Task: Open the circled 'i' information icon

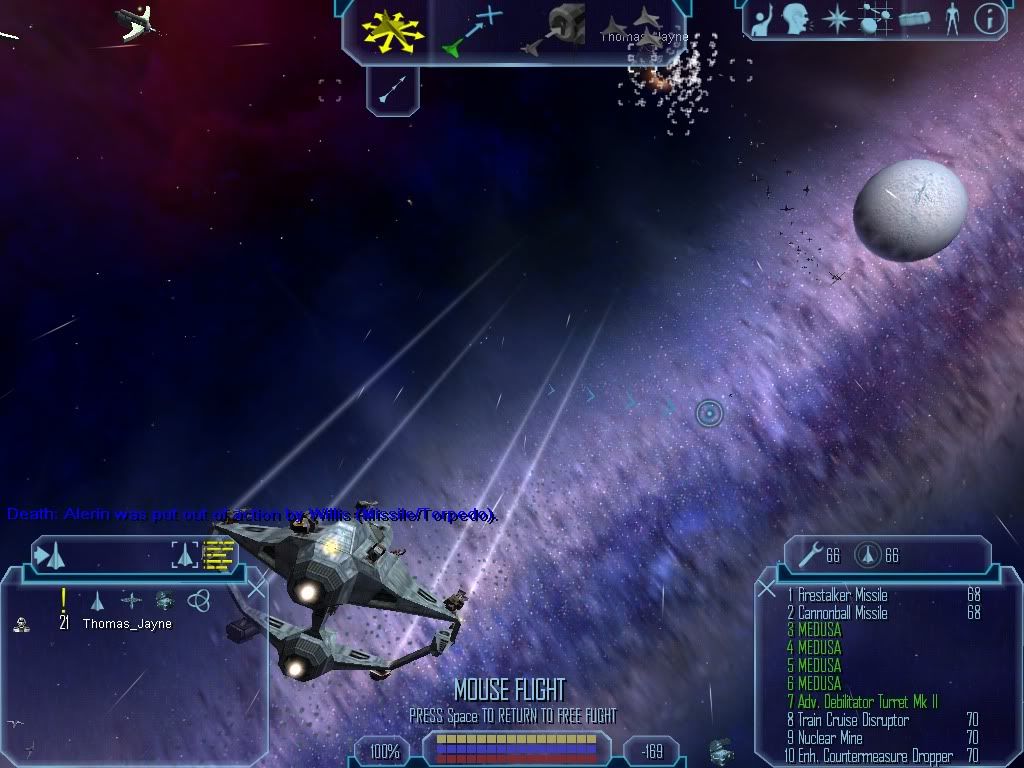Action: (989, 19)
